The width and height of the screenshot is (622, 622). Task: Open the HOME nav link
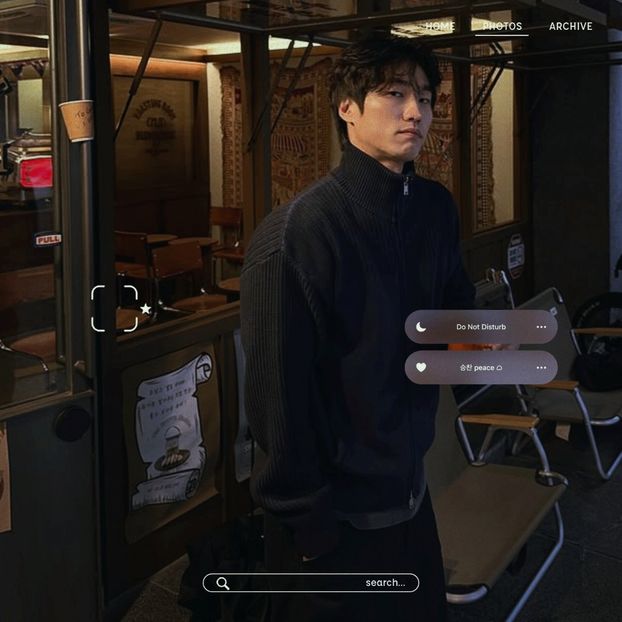pos(439,26)
